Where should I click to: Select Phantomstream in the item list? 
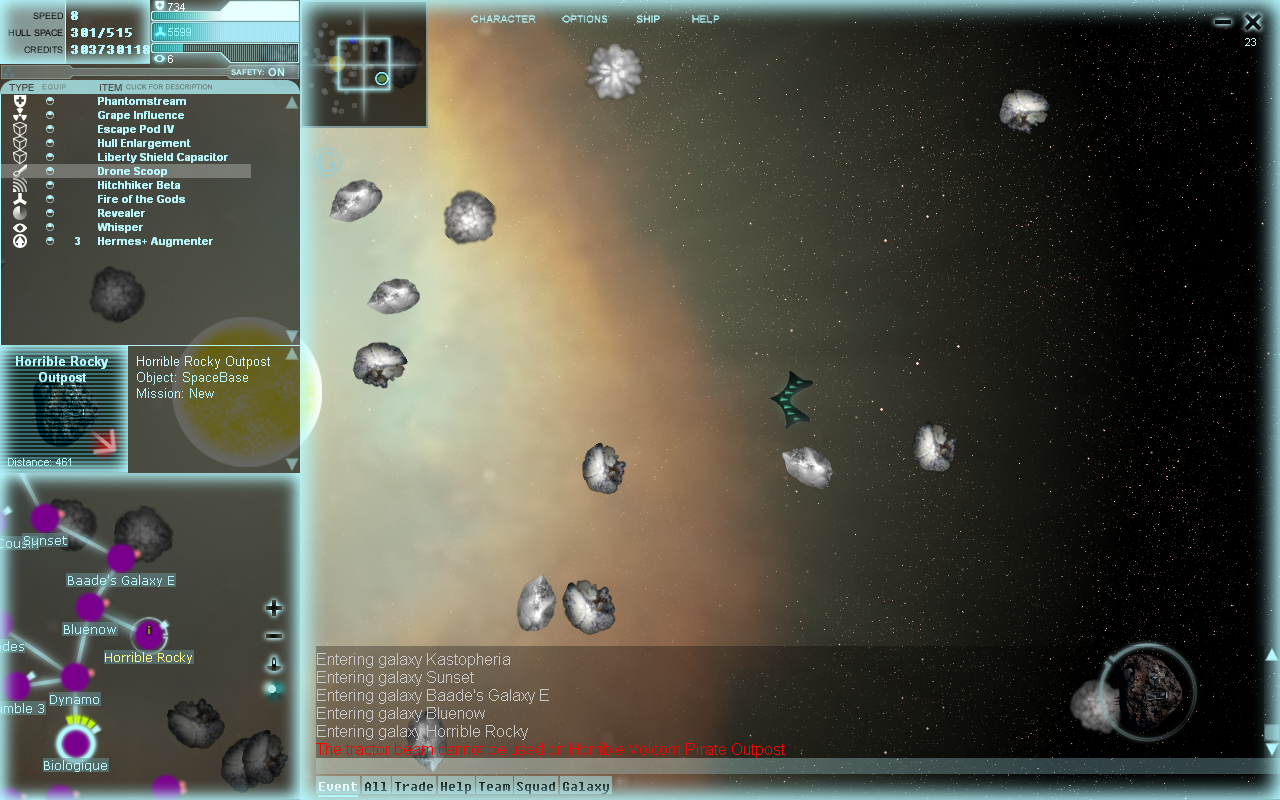point(141,101)
